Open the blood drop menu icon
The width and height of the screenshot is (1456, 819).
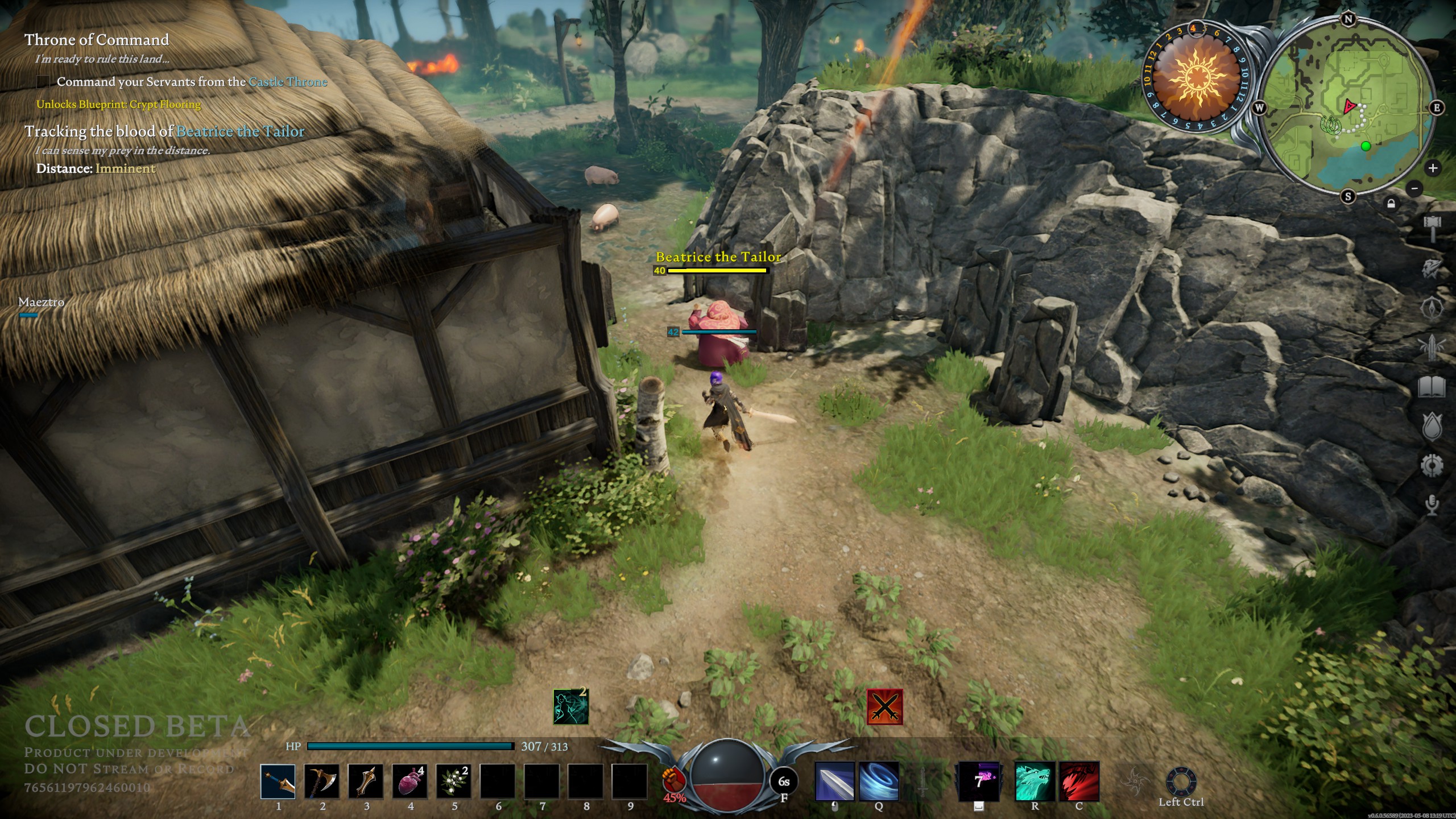click(x=1432, y=427)
